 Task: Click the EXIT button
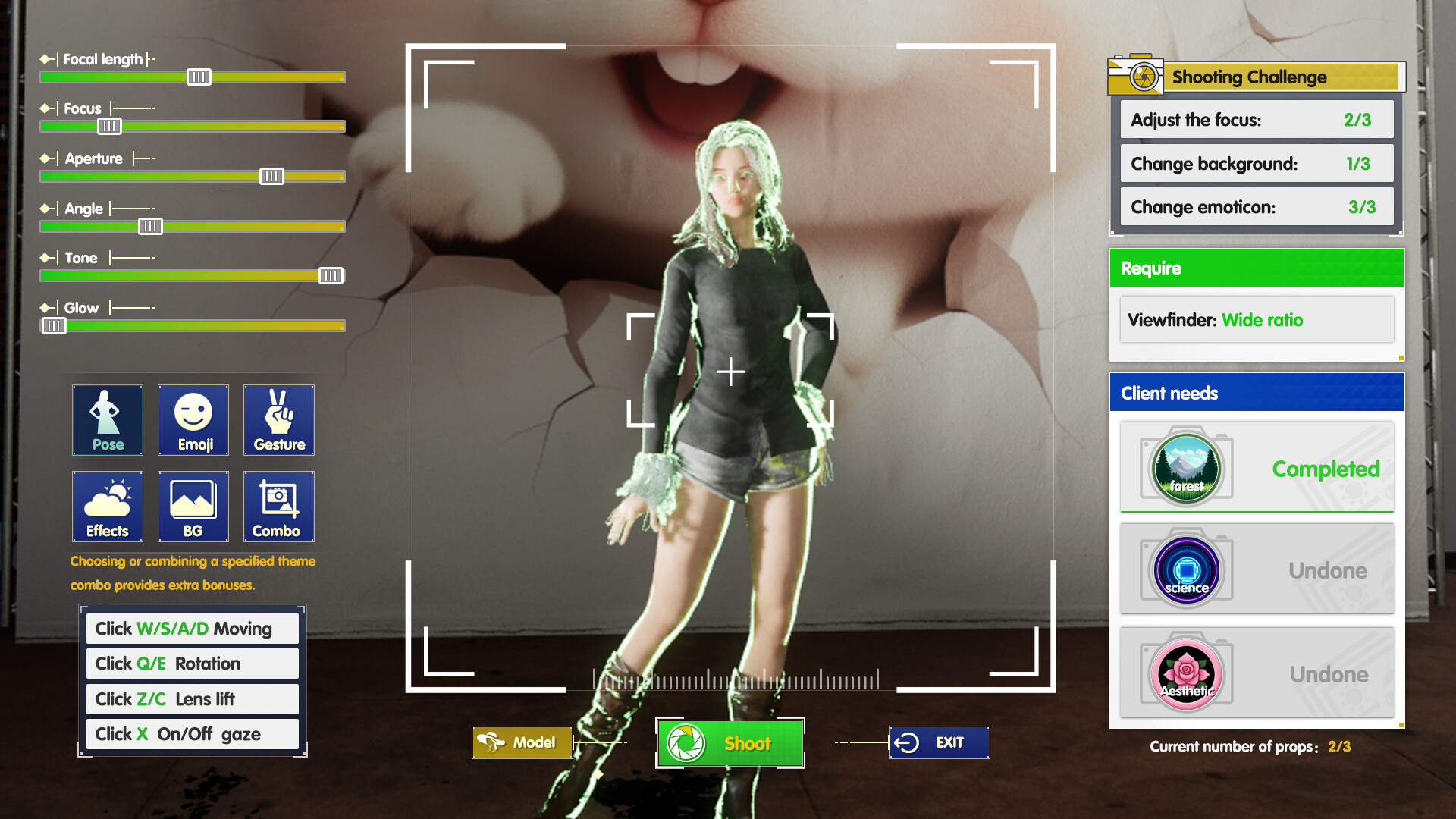939,742
